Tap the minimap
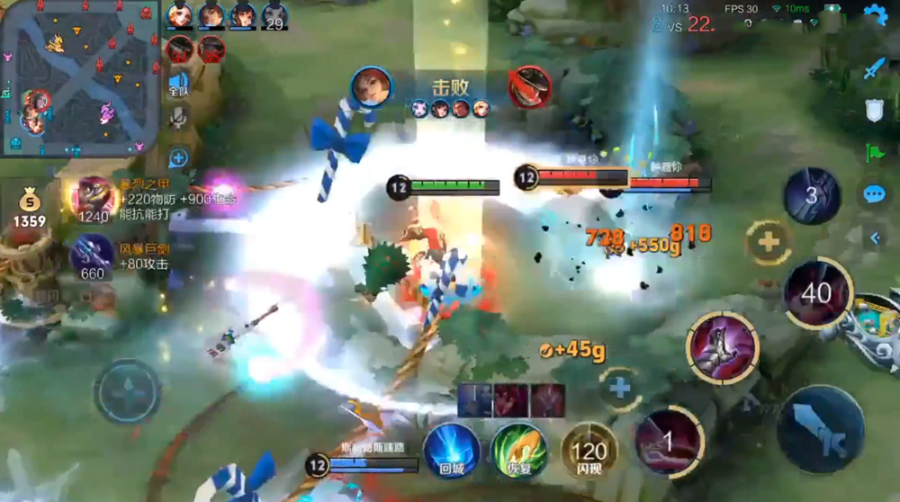Viewport: 900px width, 502px height. (x=78, y=77)
